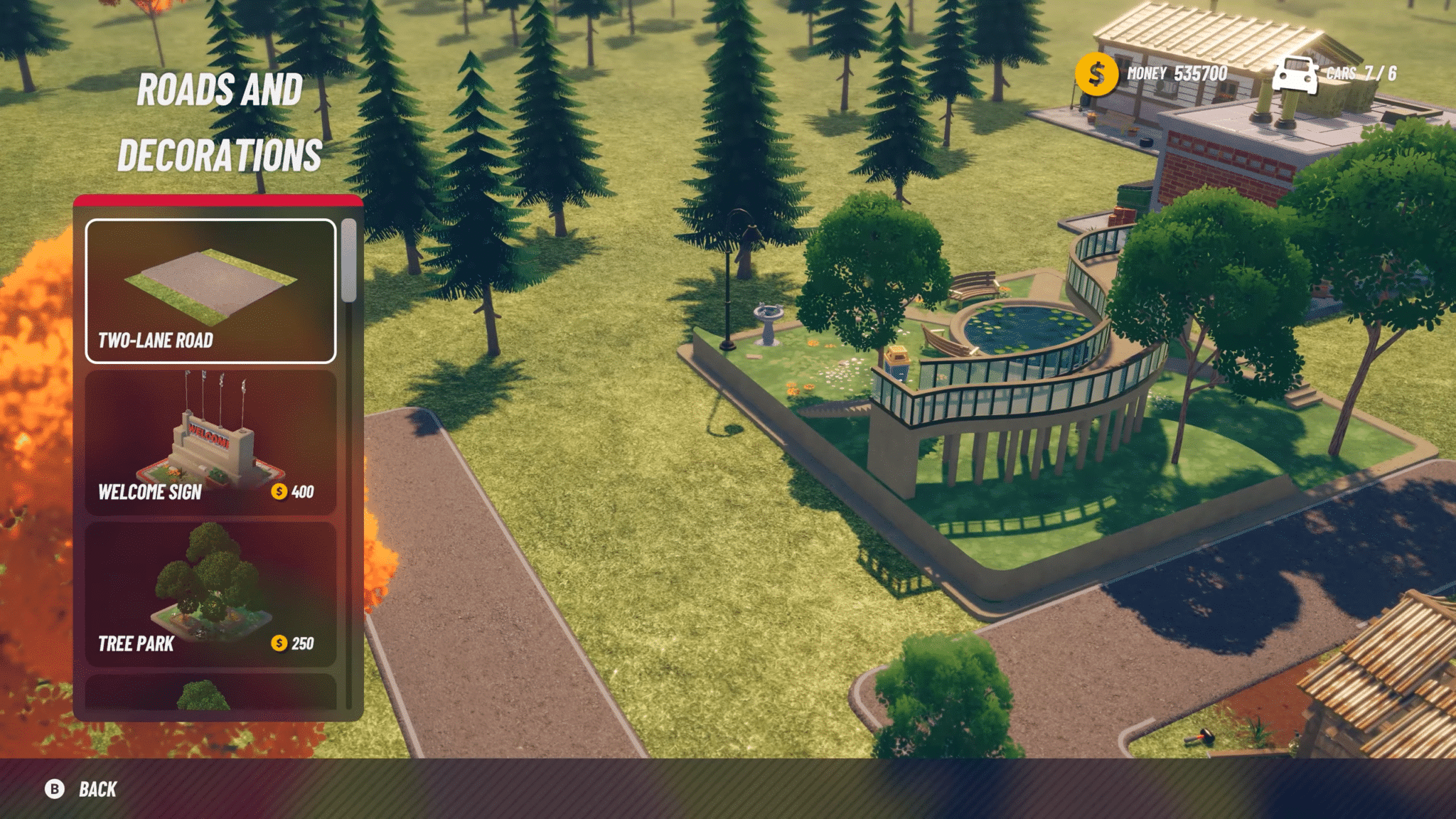Choose the Welcome Sign decoration
1456x819 pixels.
[210, 442]
